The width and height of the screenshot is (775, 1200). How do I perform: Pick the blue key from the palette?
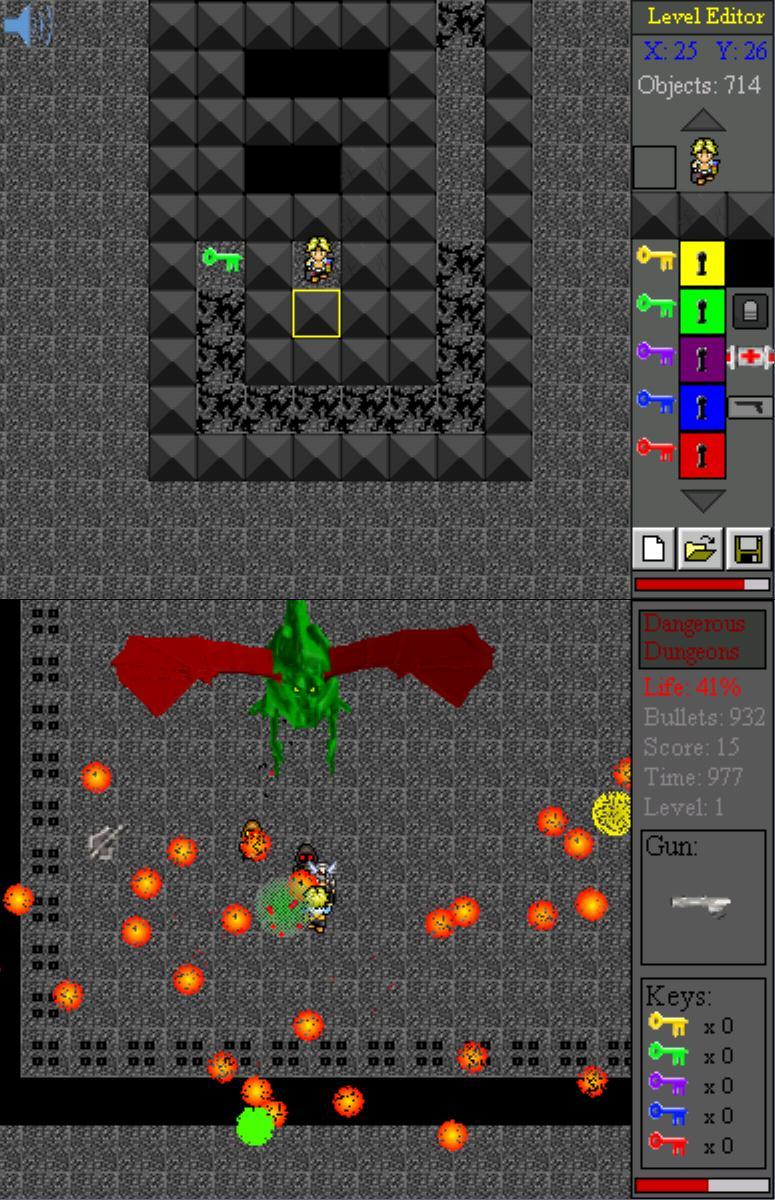655,402
